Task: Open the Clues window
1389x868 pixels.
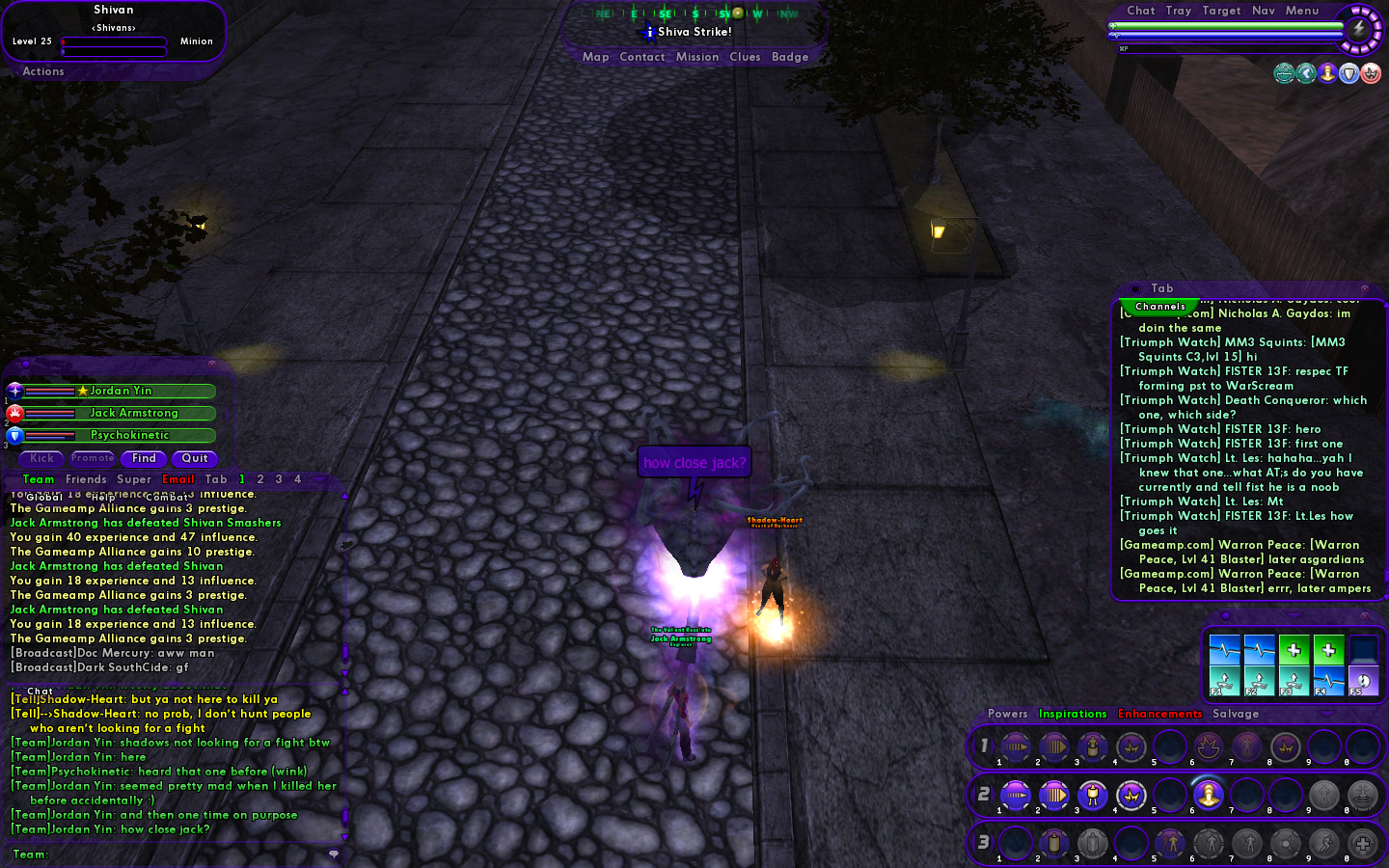Action: pyautogui.click(x=745, y=57)
